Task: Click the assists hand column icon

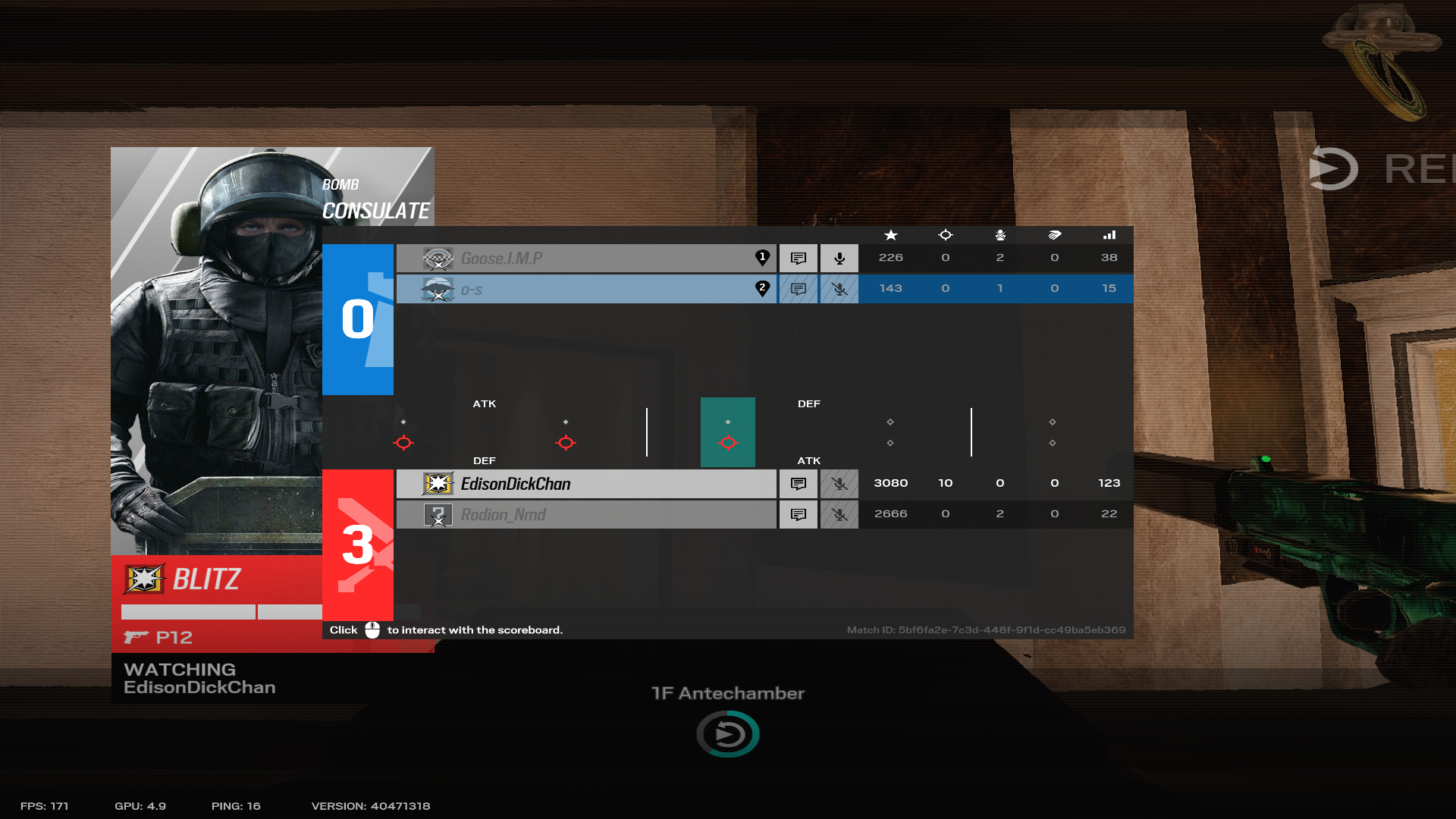Action: pos(1054,235)
